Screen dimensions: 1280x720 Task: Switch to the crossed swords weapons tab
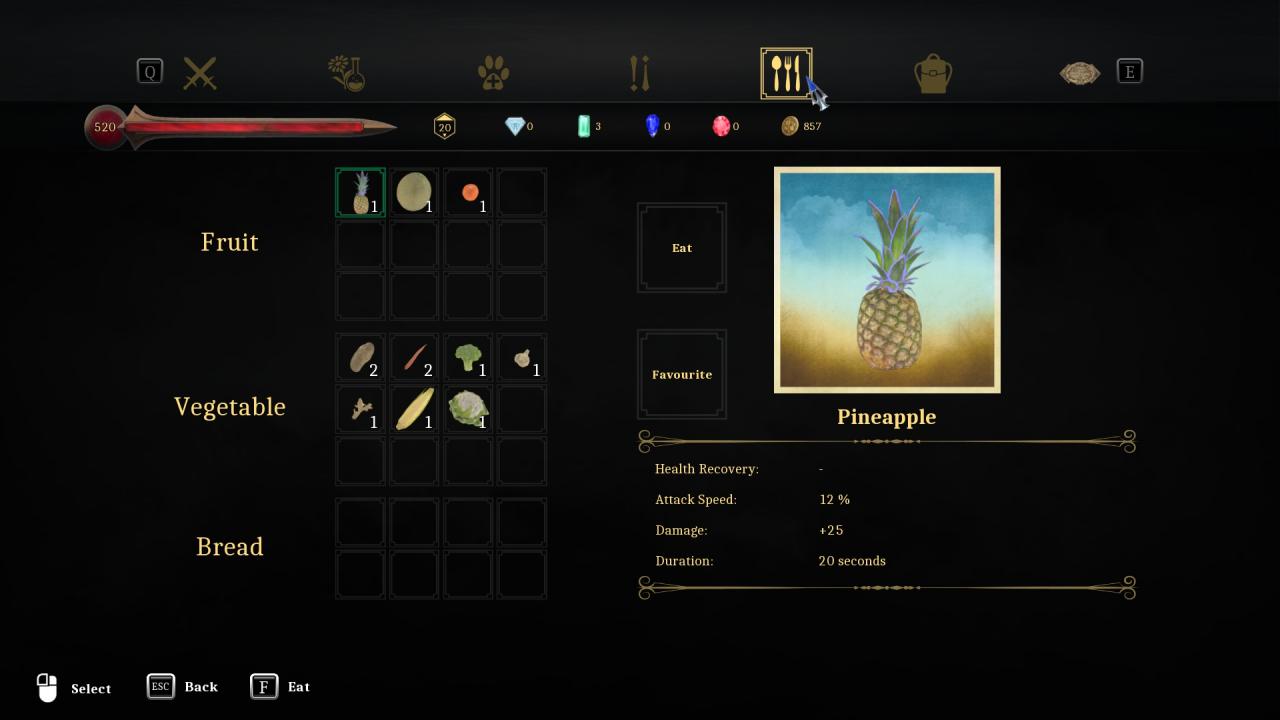[200, 73]
